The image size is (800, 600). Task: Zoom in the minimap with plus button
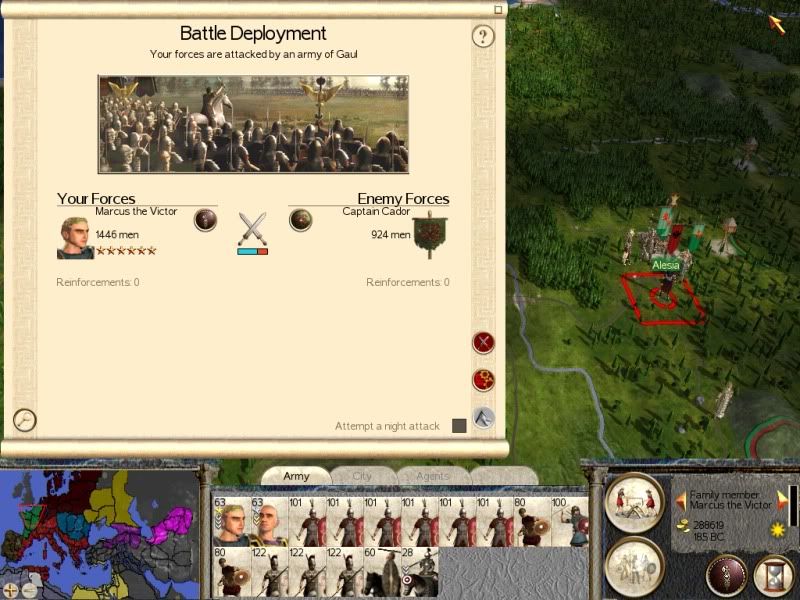[11, 590]
